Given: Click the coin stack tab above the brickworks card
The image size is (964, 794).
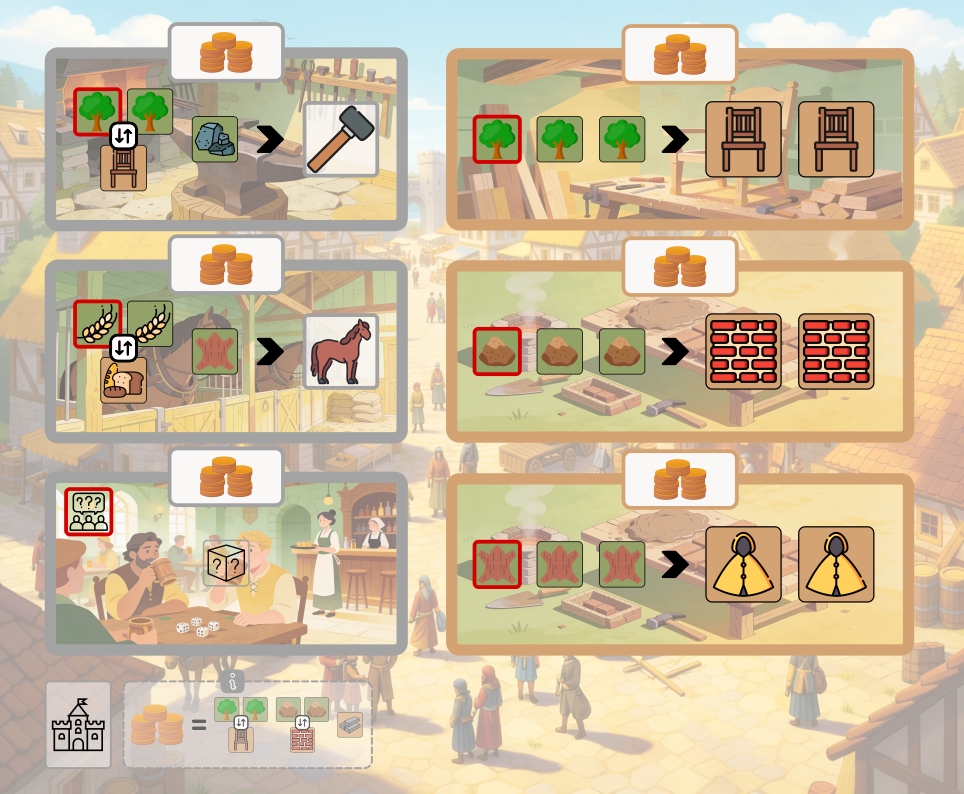Looking at the screenshot, I should coord(680,266).
